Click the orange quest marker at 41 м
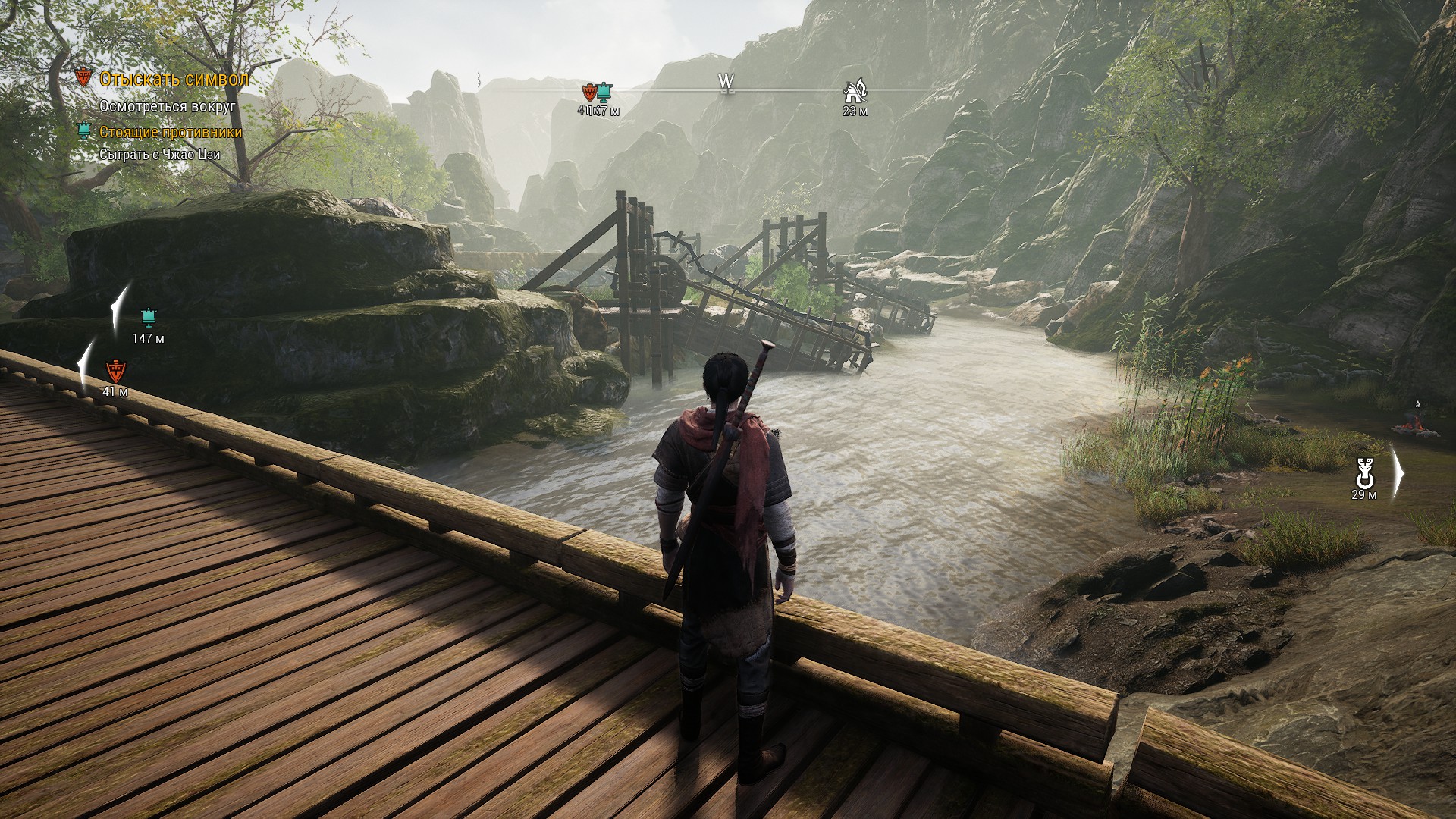1456x819 pixels. point(115,371)
